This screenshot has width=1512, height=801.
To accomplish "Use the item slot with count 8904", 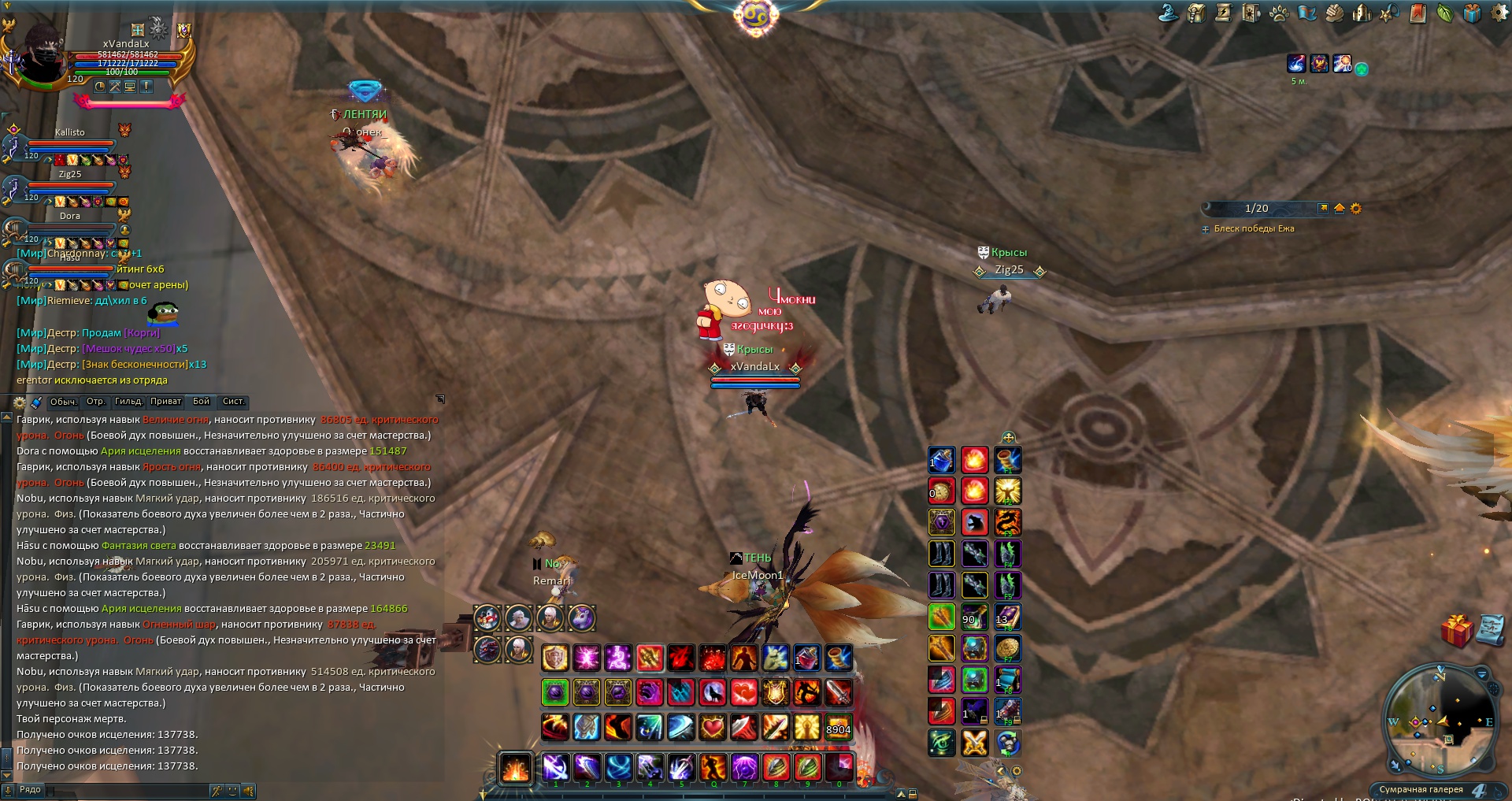I will (838, 726).
